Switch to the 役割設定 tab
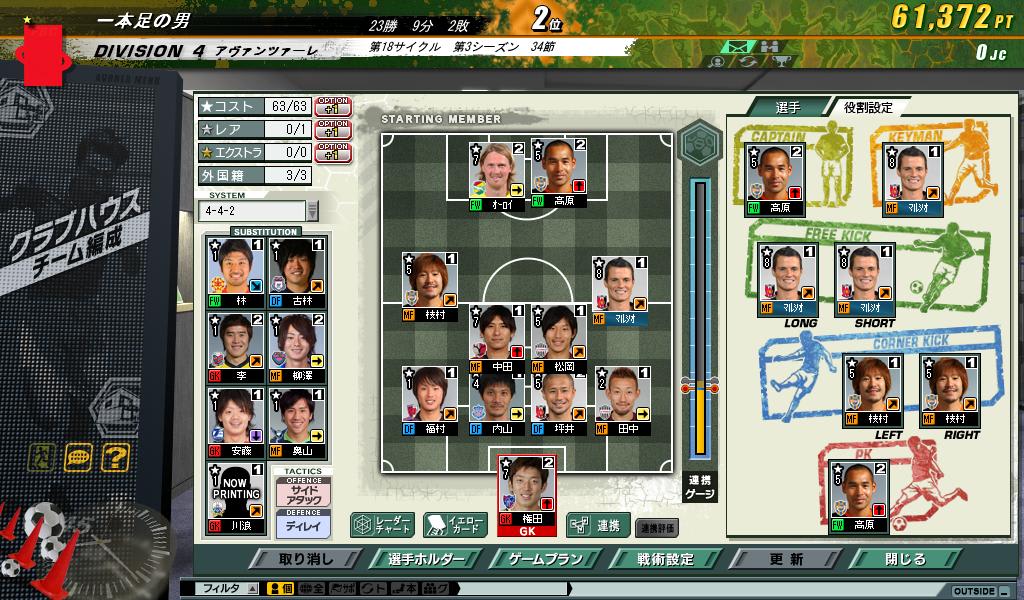Screen dimensions: 1024x600 866,107
